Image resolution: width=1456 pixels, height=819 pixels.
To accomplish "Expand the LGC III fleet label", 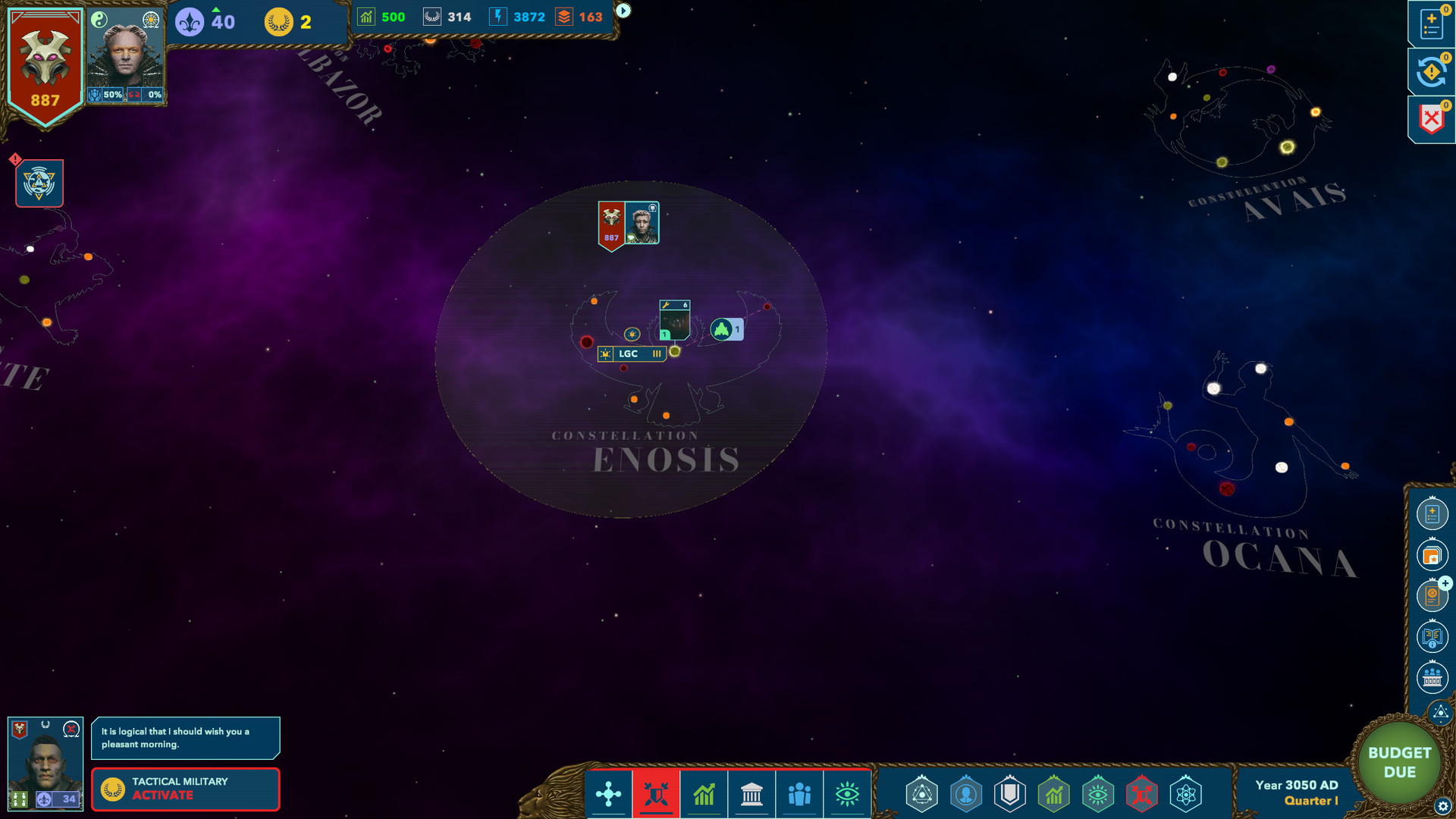I will (632, 354).
